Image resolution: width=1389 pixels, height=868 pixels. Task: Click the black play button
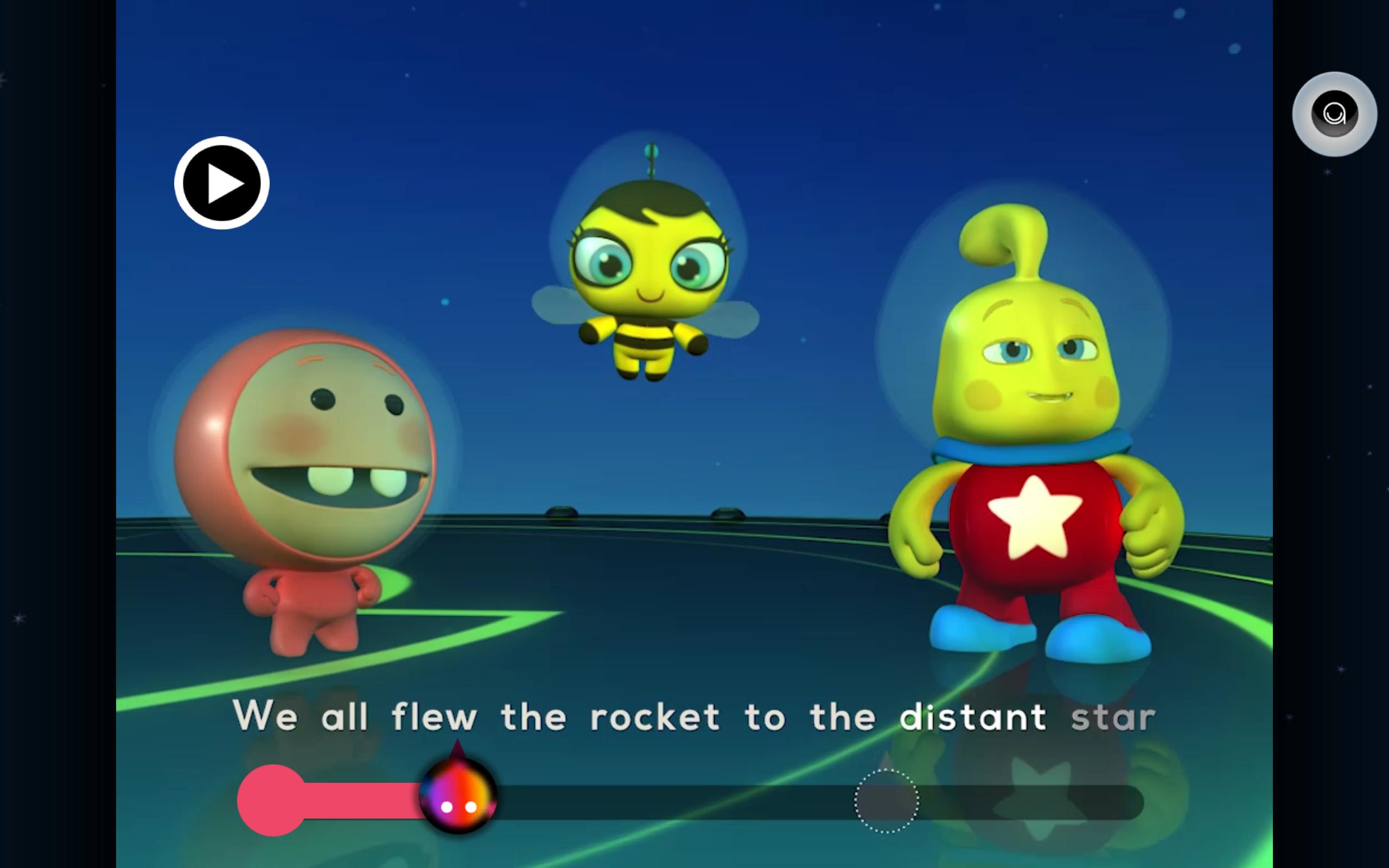[x=221, y=183]
